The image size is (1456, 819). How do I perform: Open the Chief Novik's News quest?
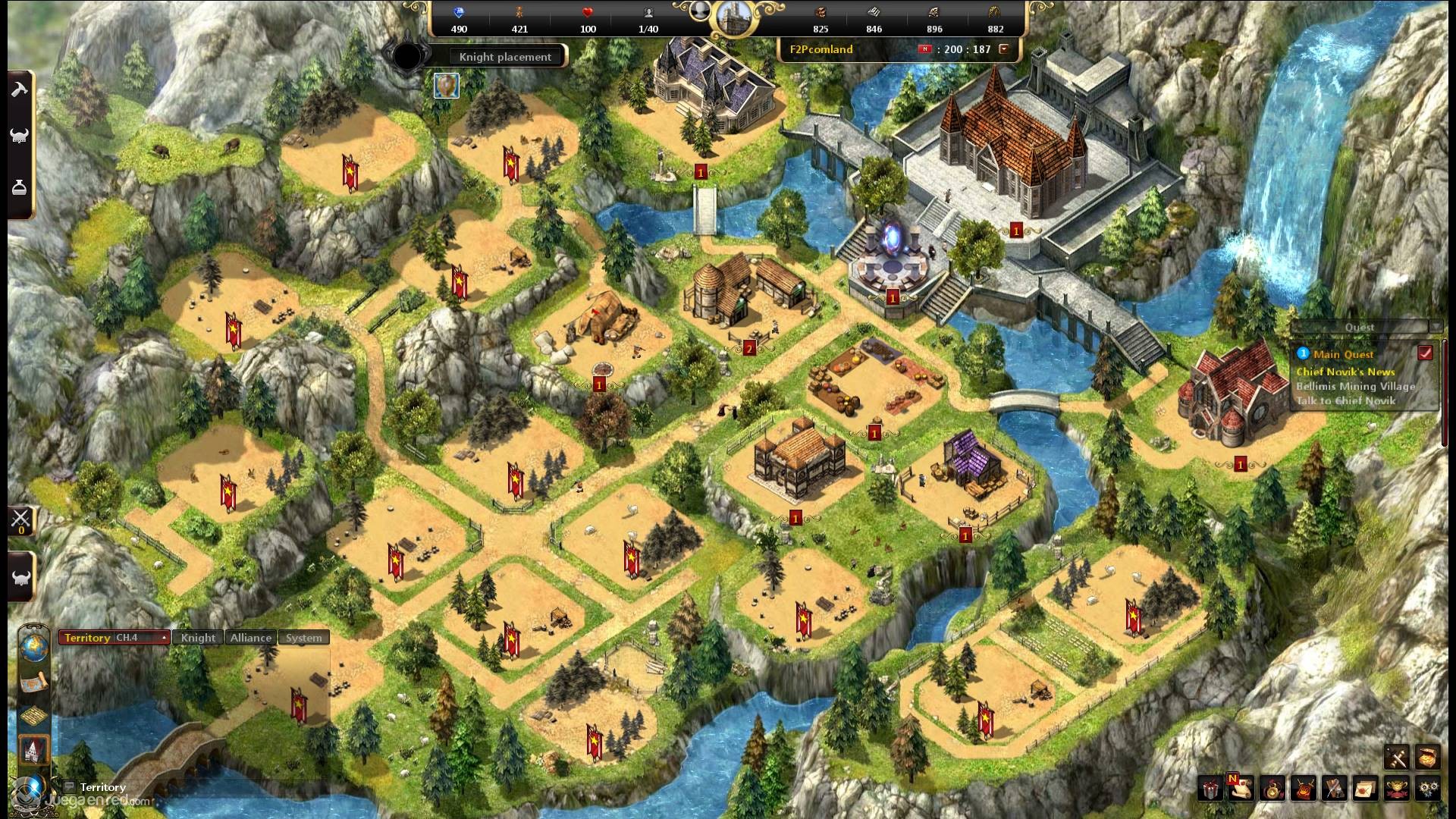1345,372
